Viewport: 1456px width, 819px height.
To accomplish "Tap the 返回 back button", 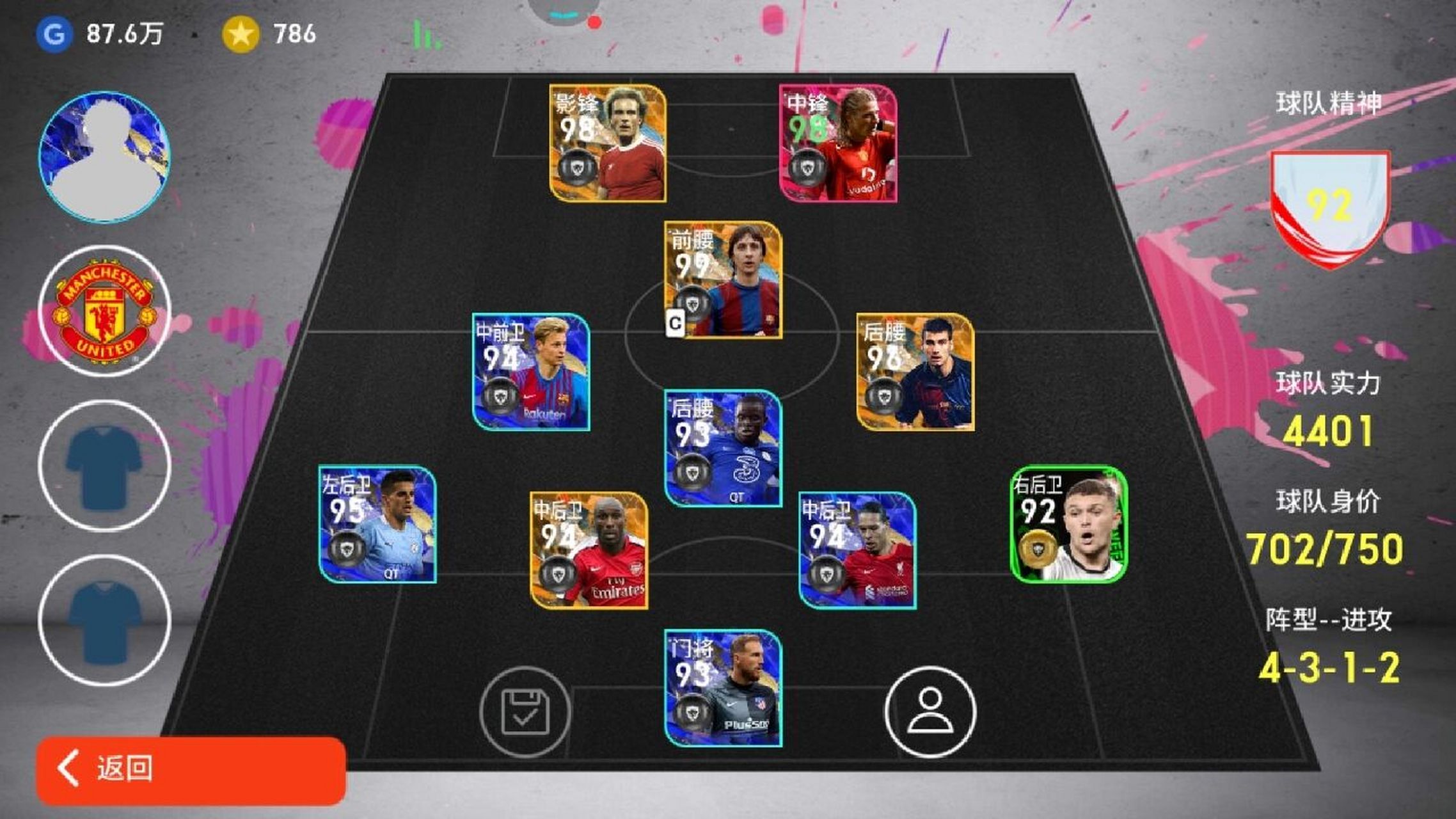I will coord(191,770).
